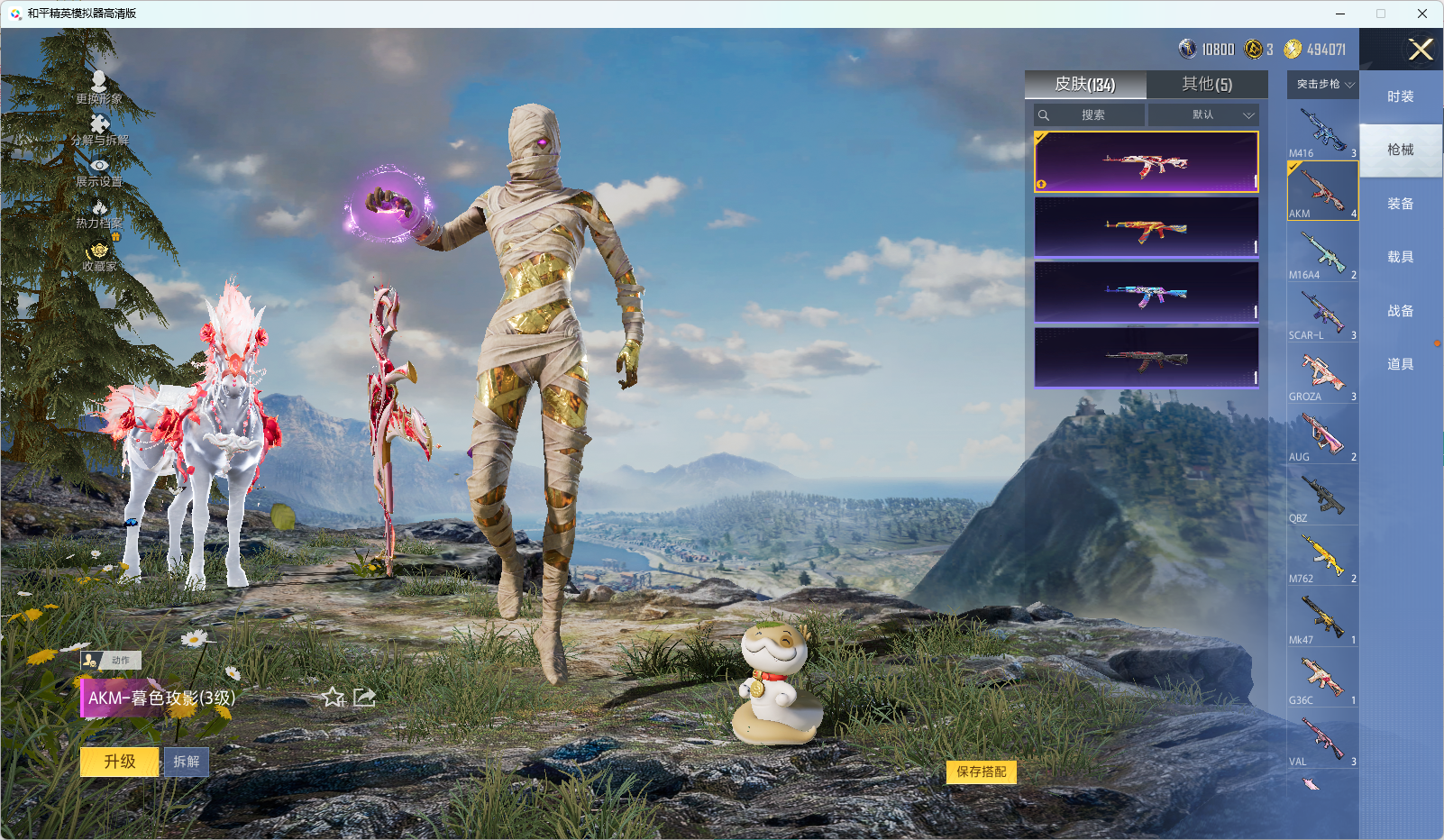1444x840 pixels.
Task: Click the 拆解 dismantle button
Action: 187,762
